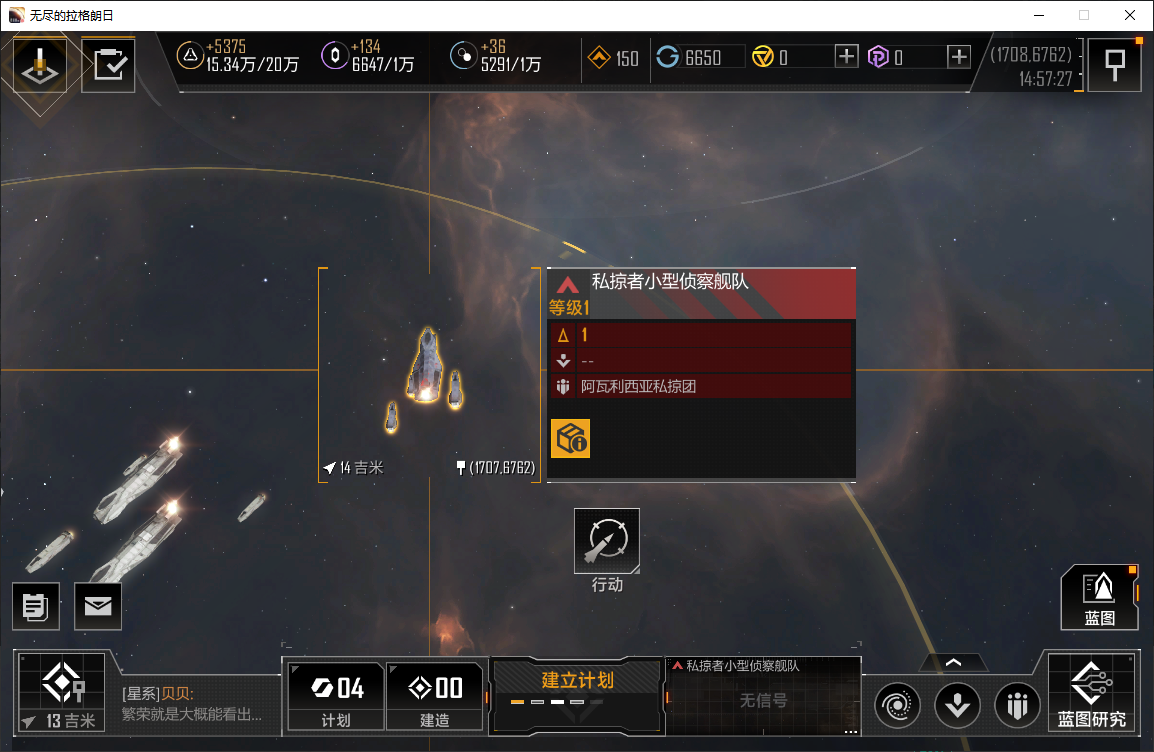The image size is (1154, 752).
Task: Open the 行动 action button
Action: (x=606, y=541)
